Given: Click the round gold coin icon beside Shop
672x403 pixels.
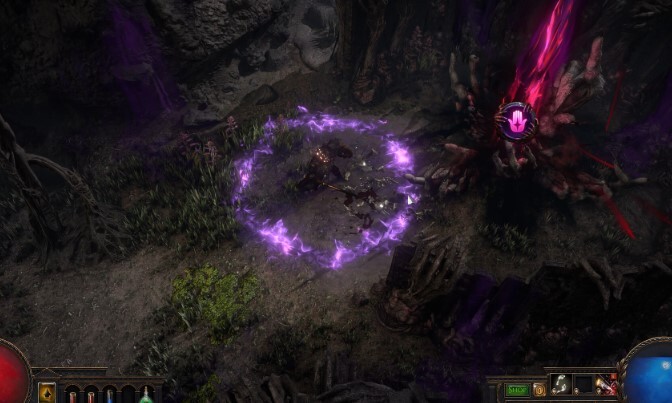Looking at the screenshot, I should coord(539,389).
